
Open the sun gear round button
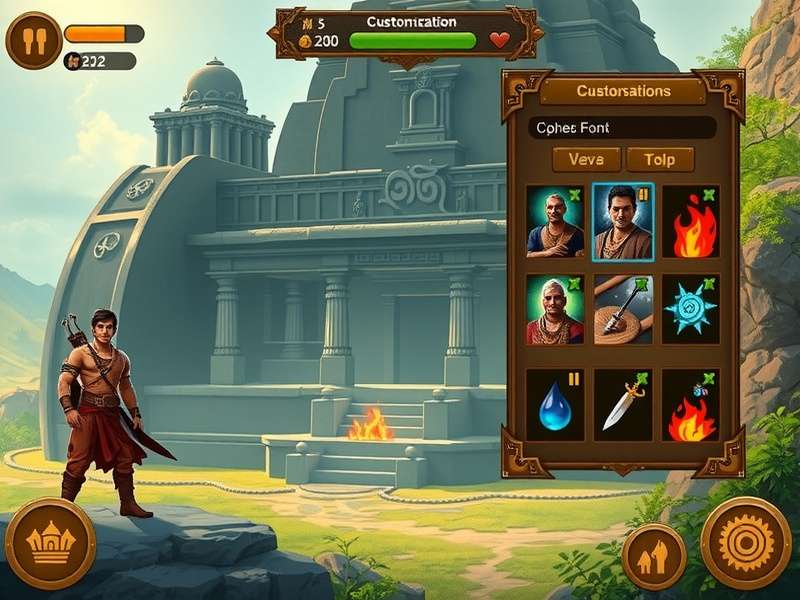tap(746, 543)
